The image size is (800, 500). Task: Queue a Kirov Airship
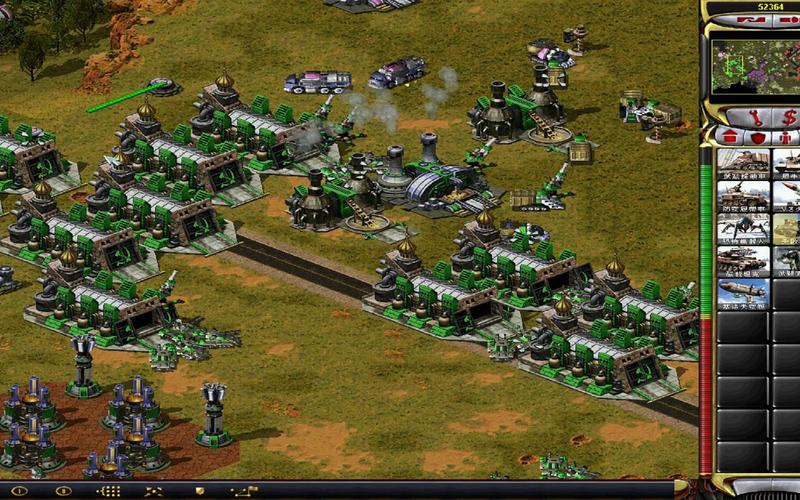tap(742, 292)
